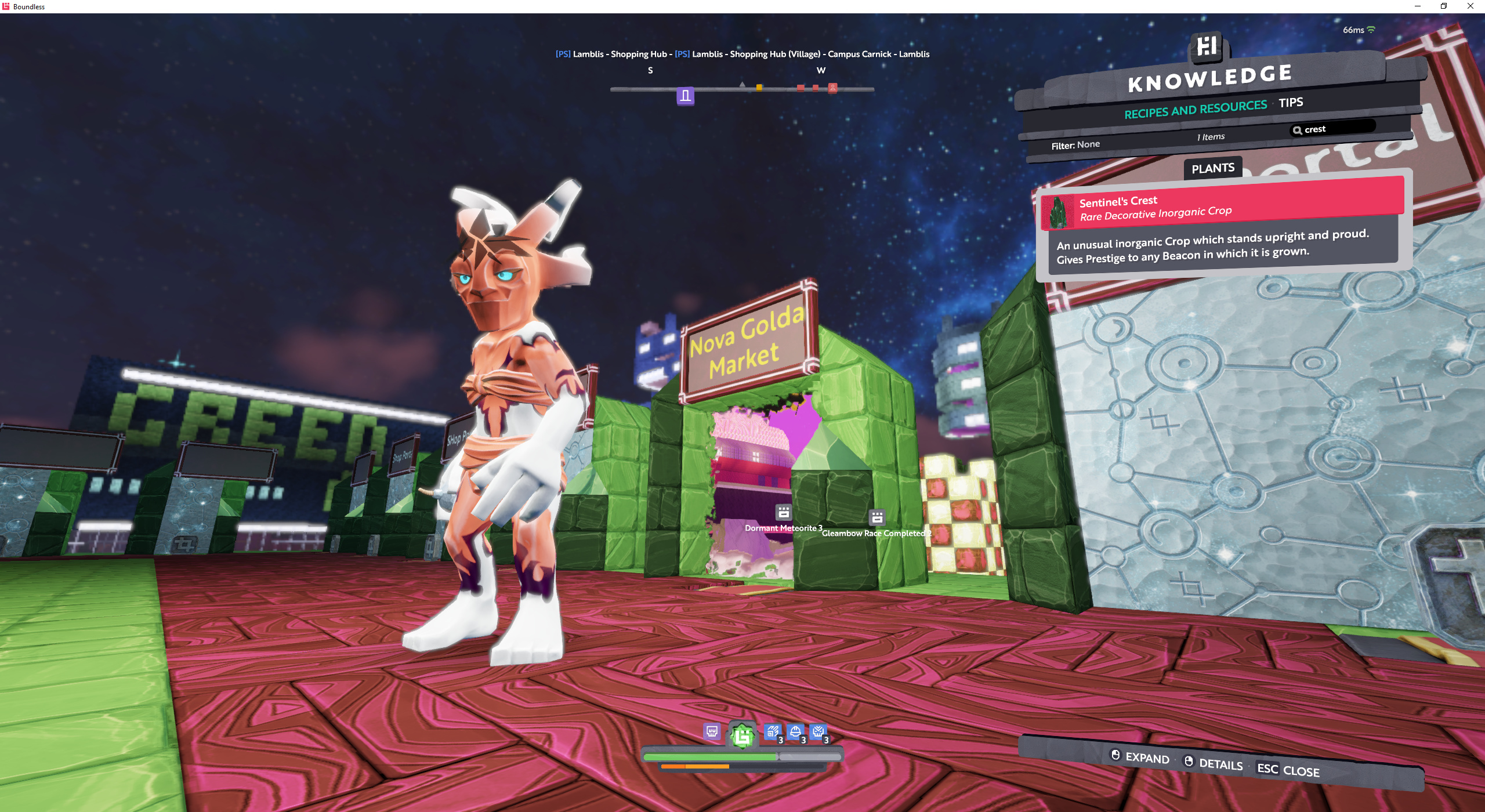
Task: Click the green gem character emblem
Action: coord(742,735)
